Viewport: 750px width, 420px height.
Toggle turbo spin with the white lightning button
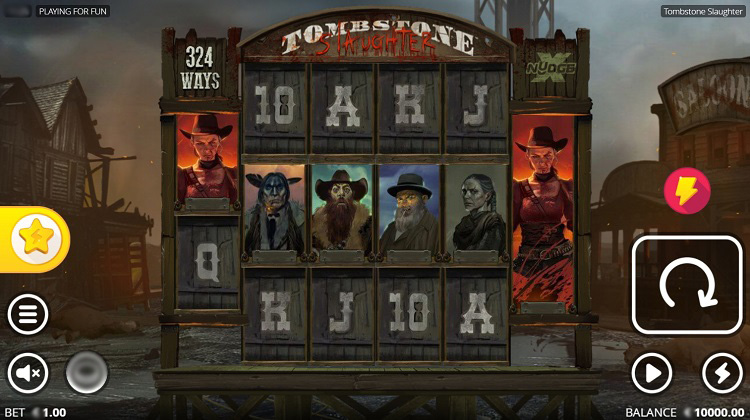point(722,373)
